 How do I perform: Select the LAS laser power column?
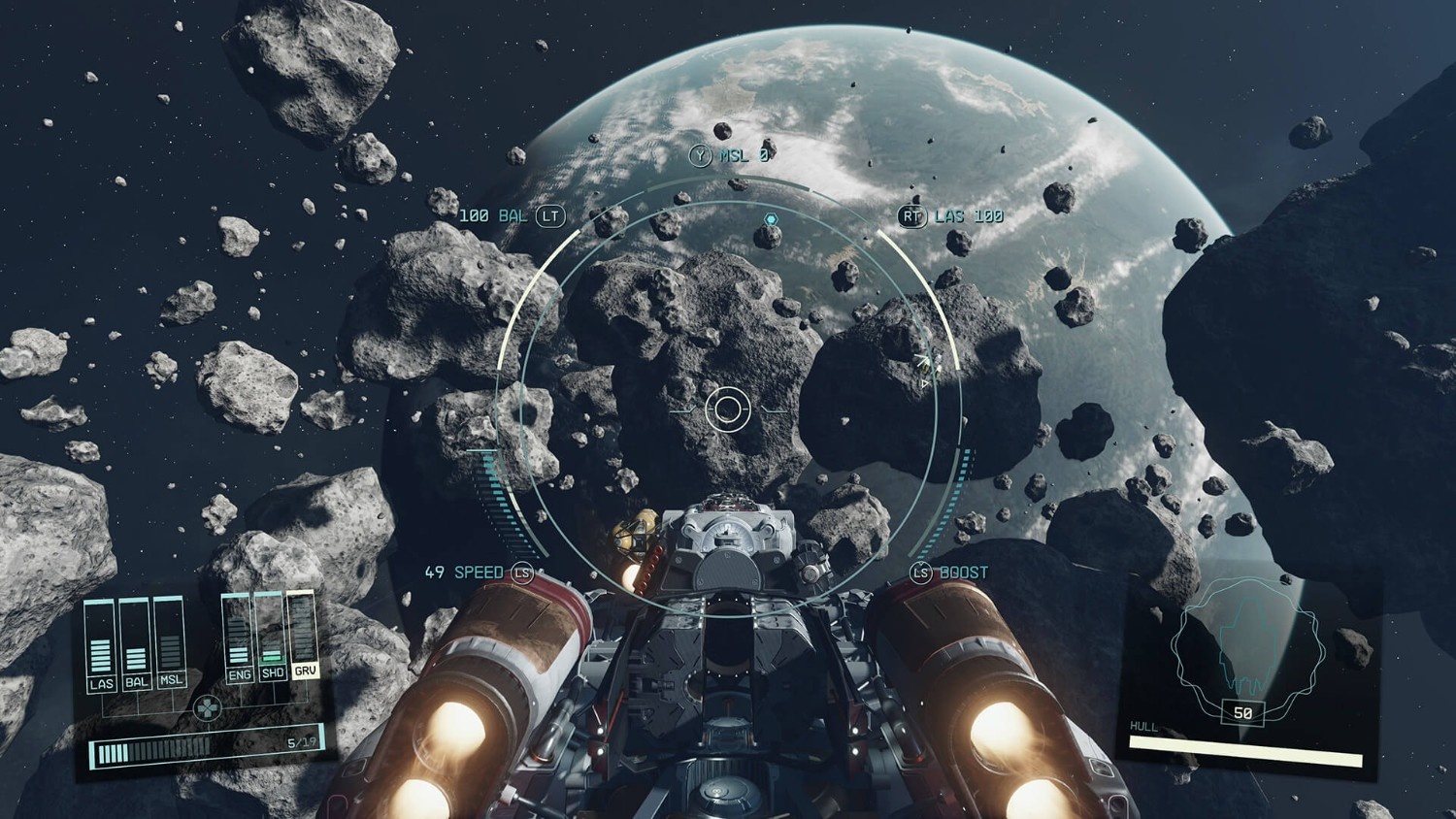100,645
